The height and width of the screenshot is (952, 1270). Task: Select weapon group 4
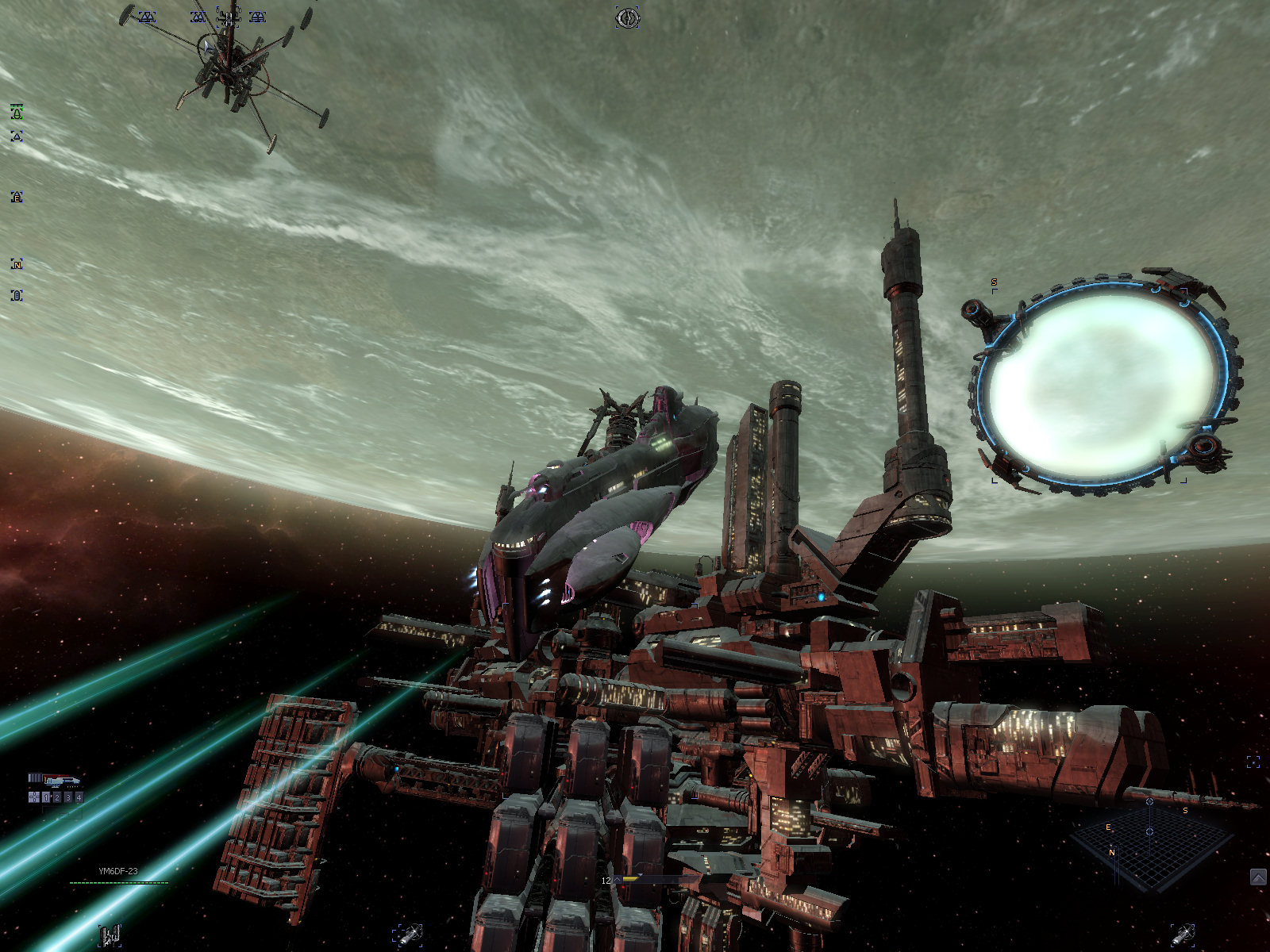pyautogui.click(x=79, y=797)
